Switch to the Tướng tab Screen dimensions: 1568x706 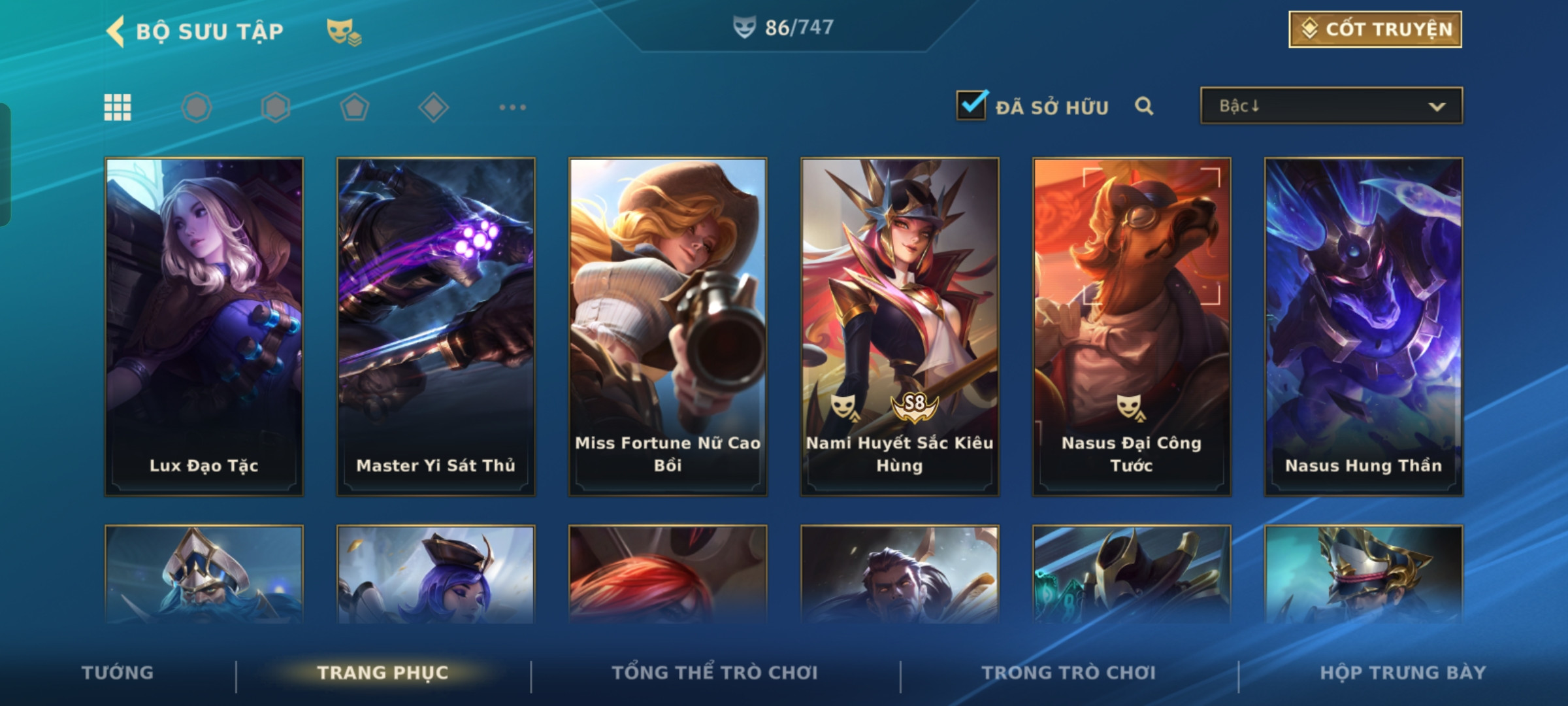118,673
